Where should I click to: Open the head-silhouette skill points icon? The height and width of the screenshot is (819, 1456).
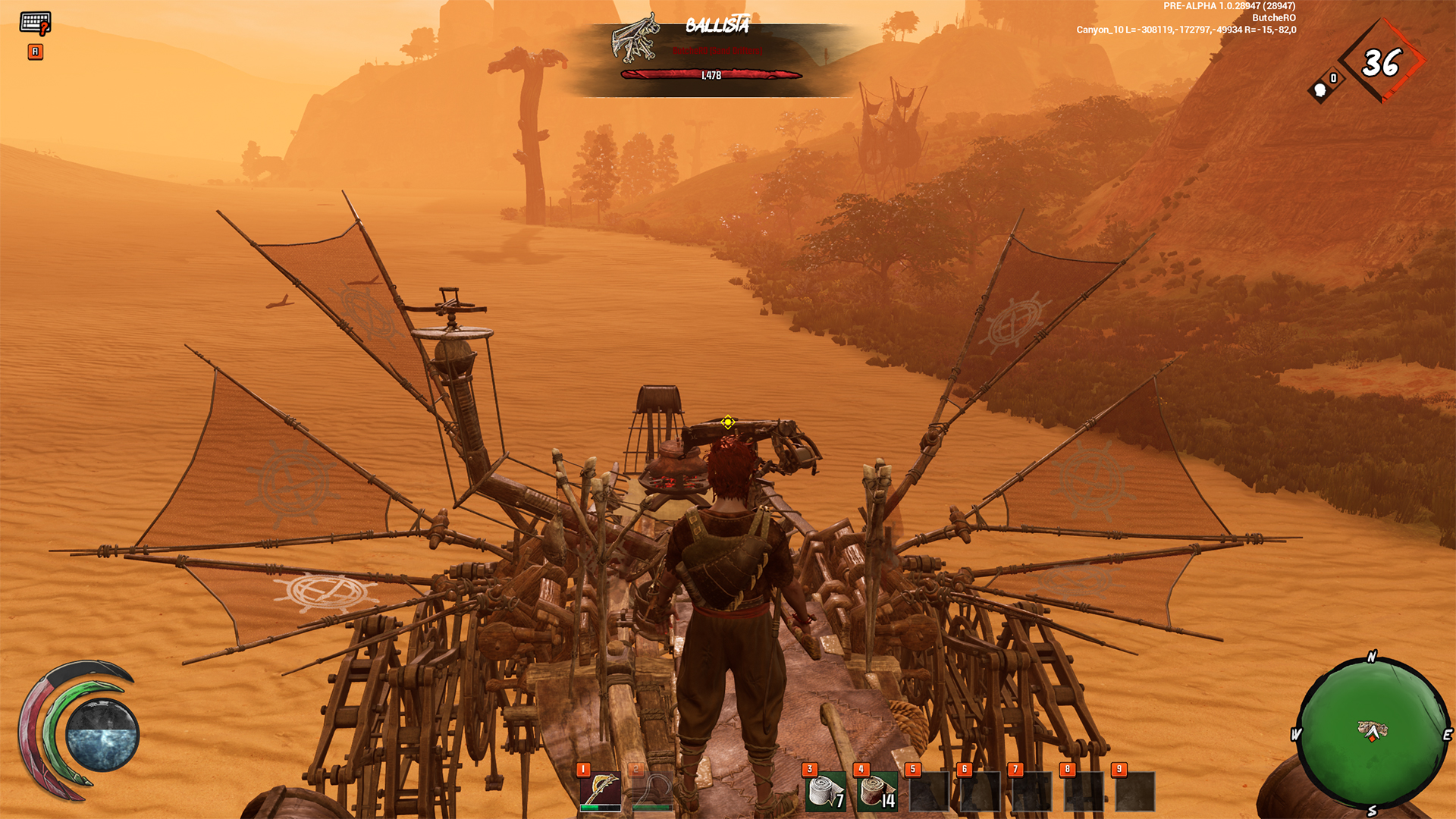coord(1322,89)
